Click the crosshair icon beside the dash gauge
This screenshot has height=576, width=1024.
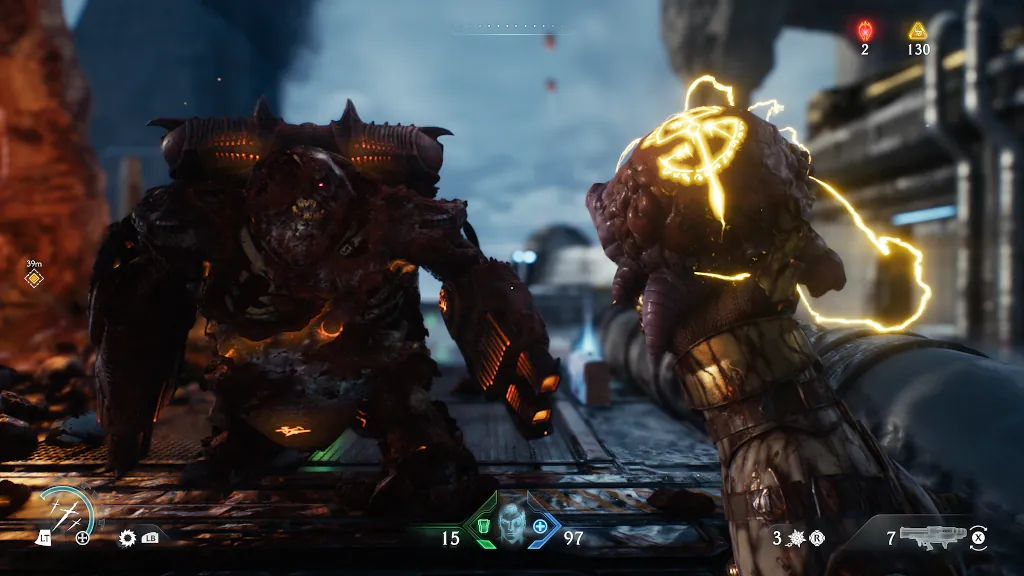tap(82, 538)
